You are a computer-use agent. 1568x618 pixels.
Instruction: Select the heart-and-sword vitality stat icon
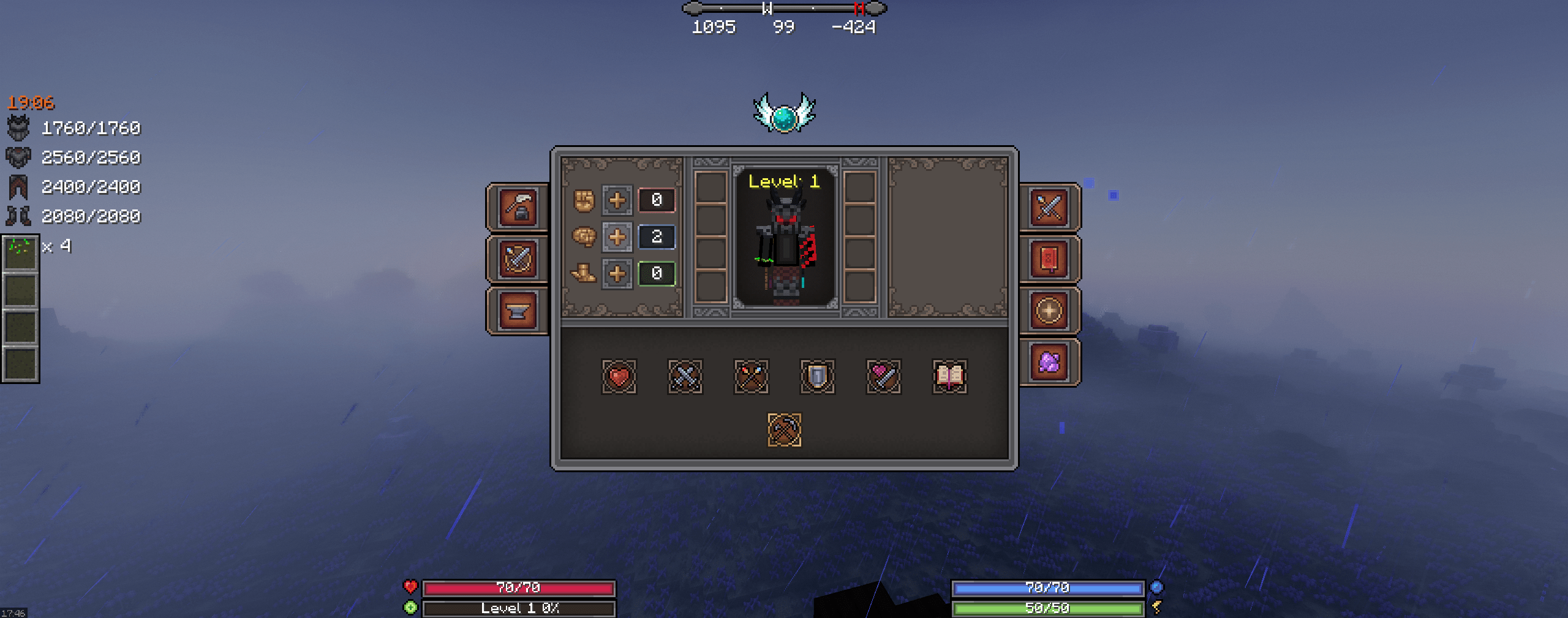coord(884,377)
